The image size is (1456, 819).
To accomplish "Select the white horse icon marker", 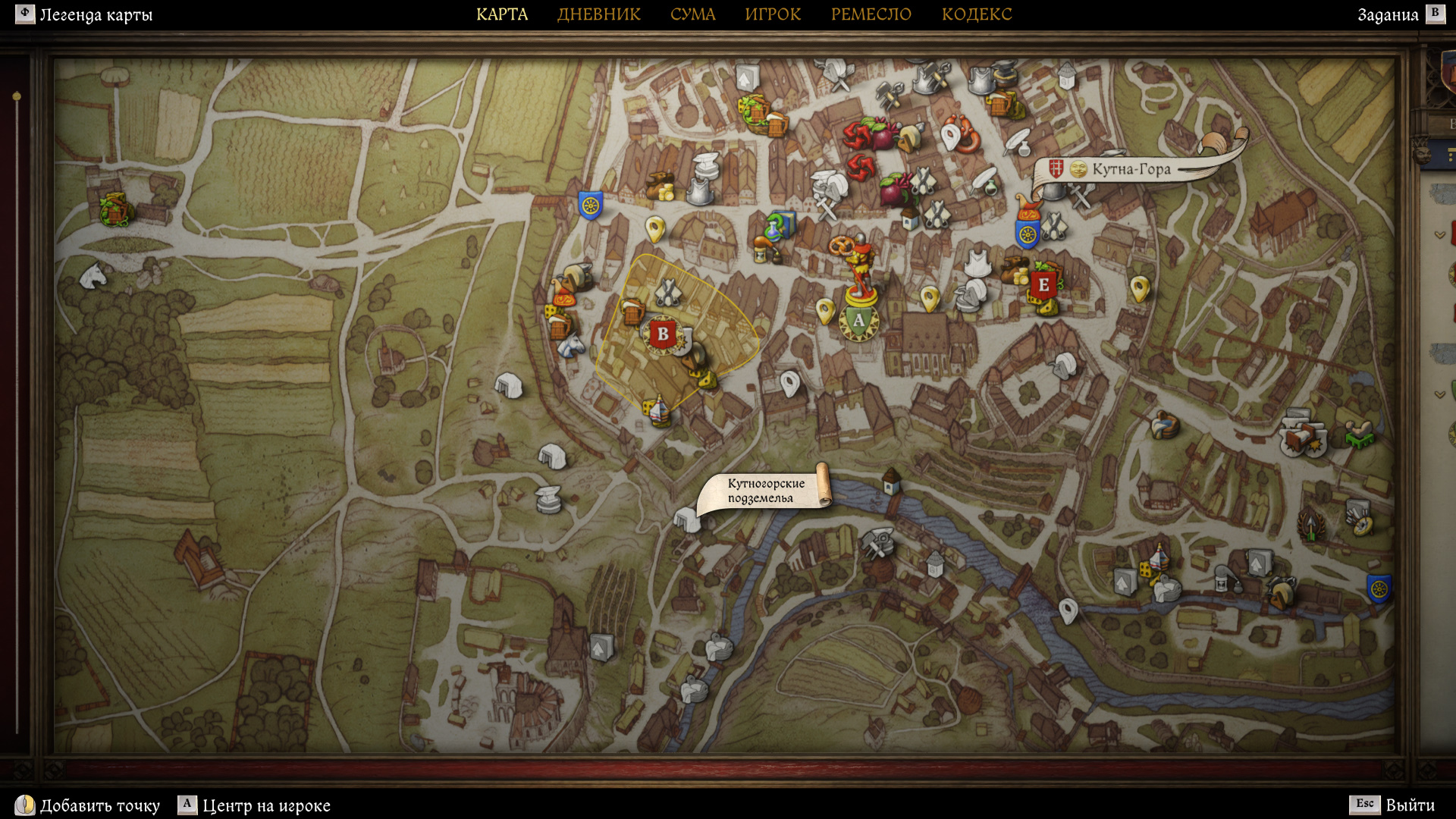I will tap(94, 275).
